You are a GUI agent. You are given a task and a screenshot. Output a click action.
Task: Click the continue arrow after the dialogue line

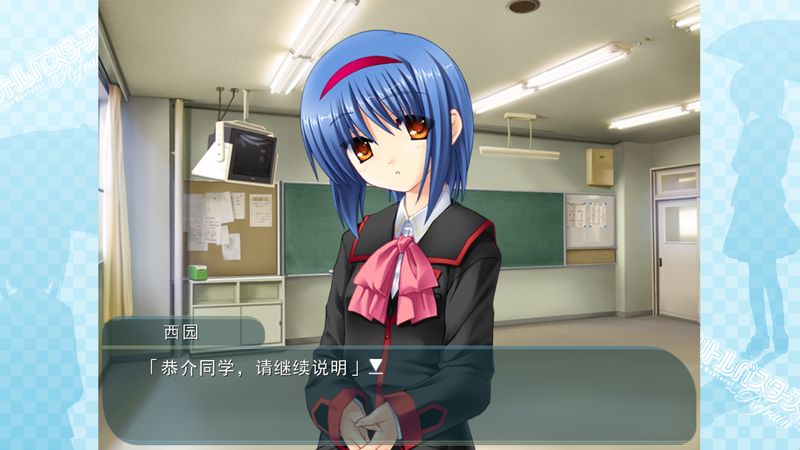coord(376,366)
